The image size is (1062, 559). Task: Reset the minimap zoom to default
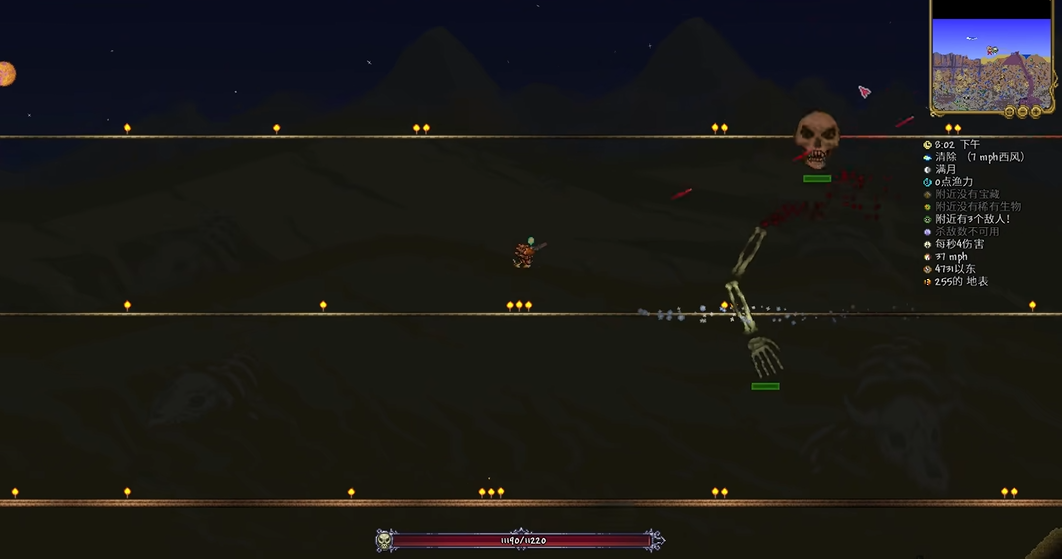(x=1009, y=112)
